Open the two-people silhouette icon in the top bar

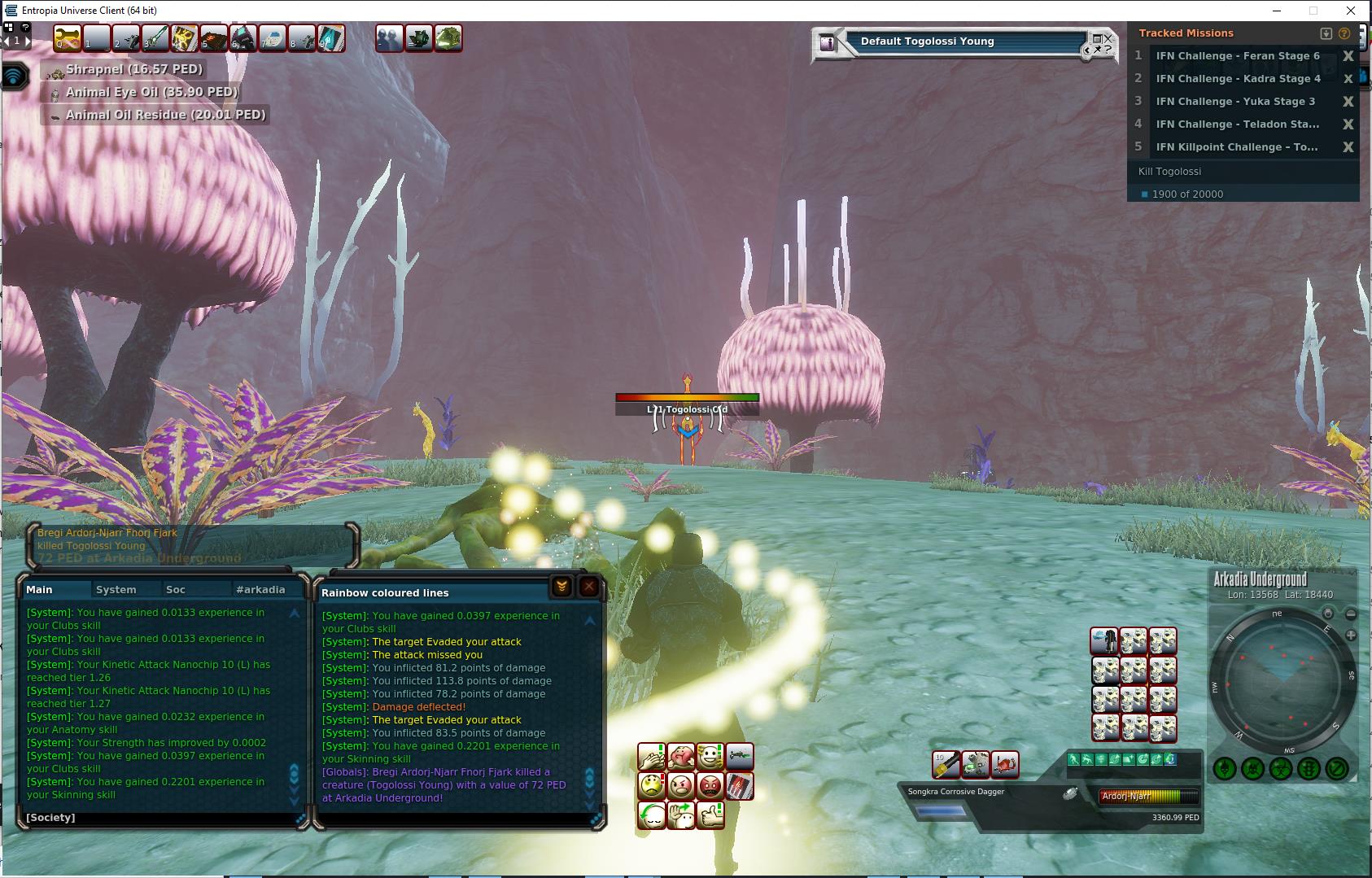tap(390, 38)
